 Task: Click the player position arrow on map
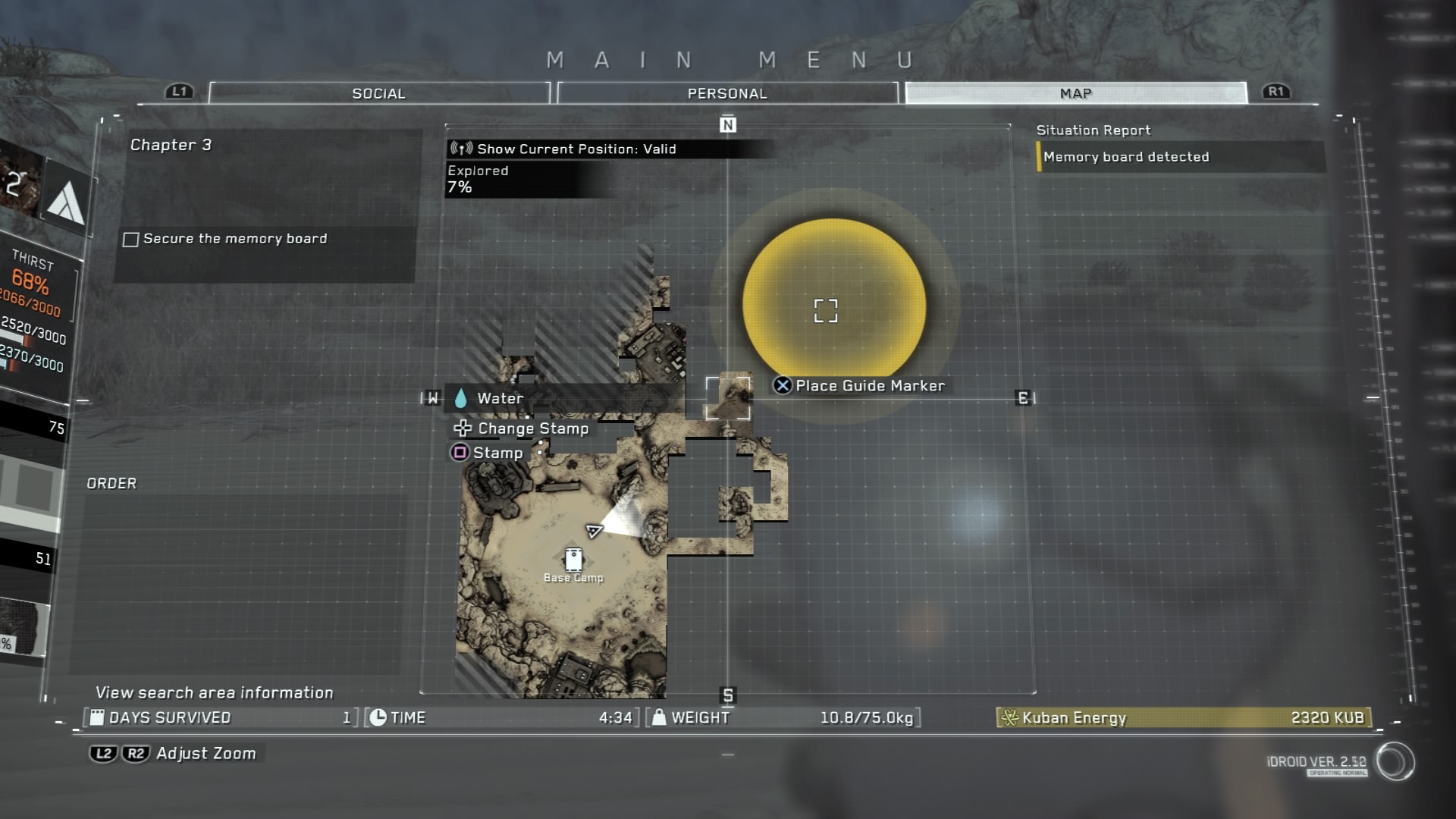click(x=595, y=530)
